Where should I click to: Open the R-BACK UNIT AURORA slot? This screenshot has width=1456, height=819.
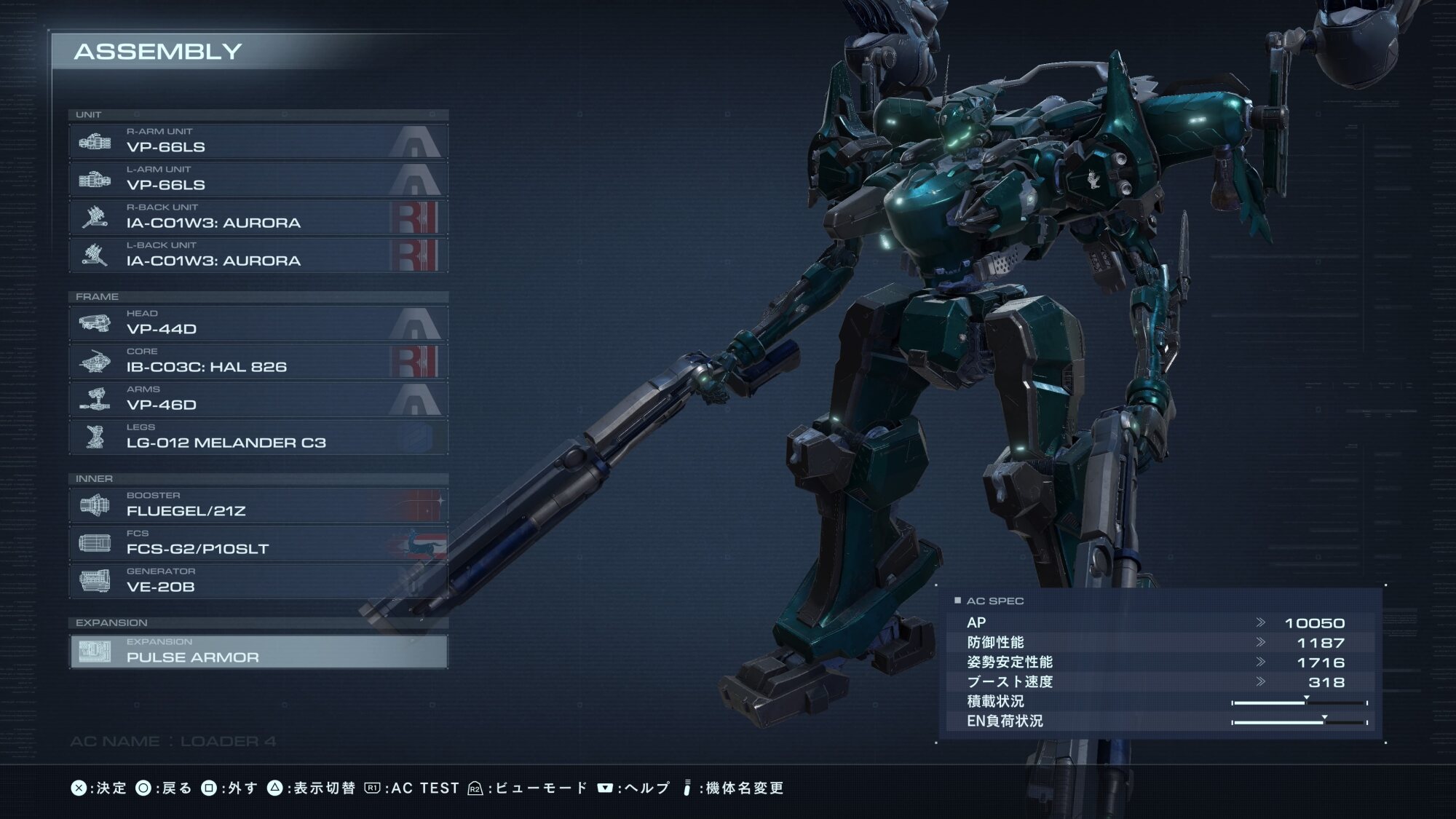(258, 217)
